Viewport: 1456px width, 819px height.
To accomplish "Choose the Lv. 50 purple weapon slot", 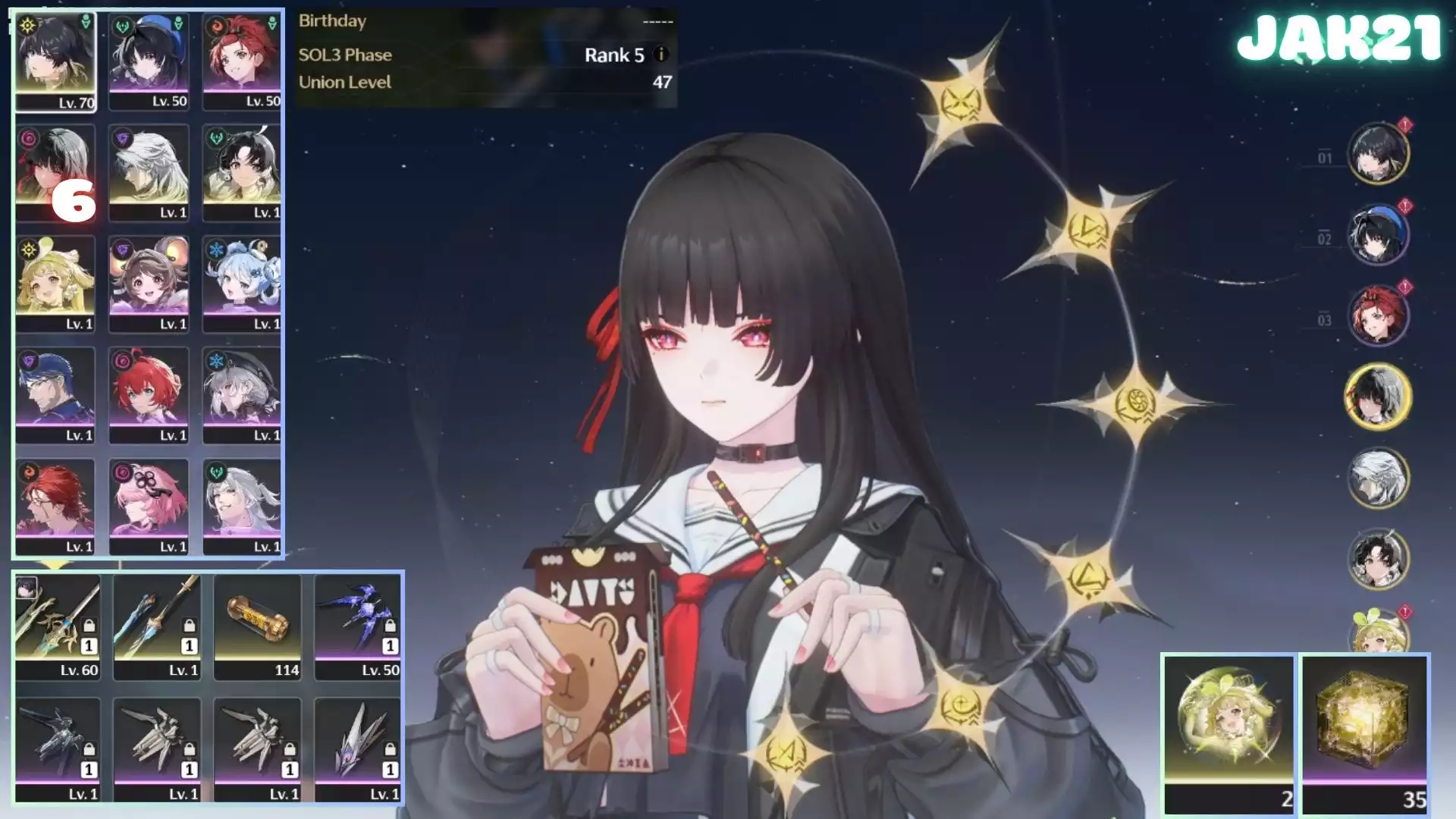I will pos(358,626).
